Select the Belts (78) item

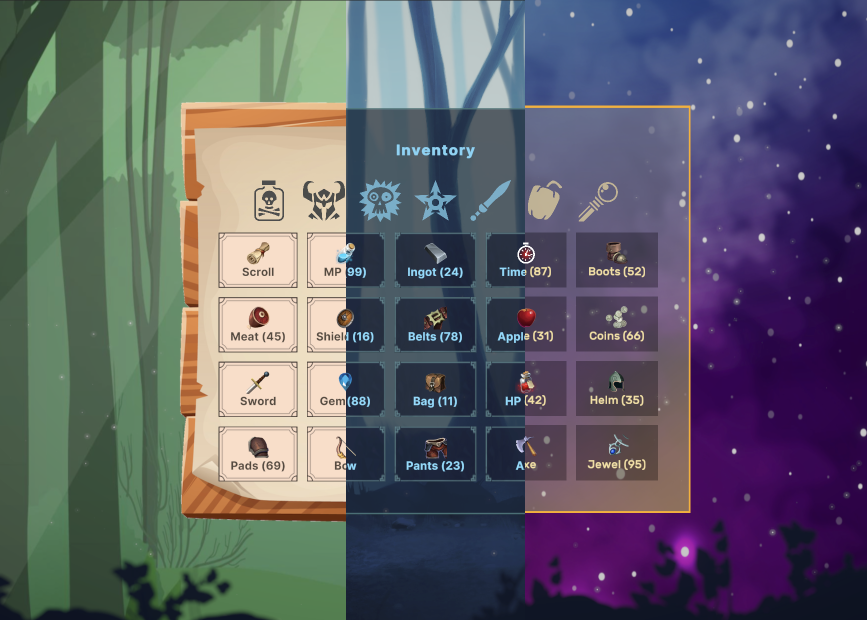tap(435, 325)
